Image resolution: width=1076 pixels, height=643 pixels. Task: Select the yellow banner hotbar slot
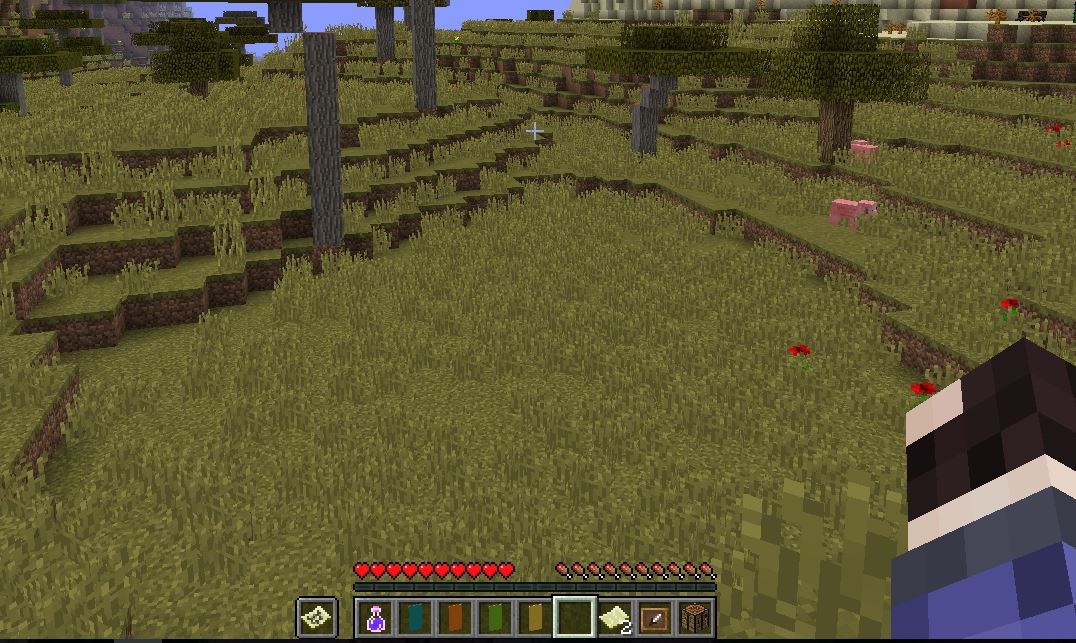[535, 618]
